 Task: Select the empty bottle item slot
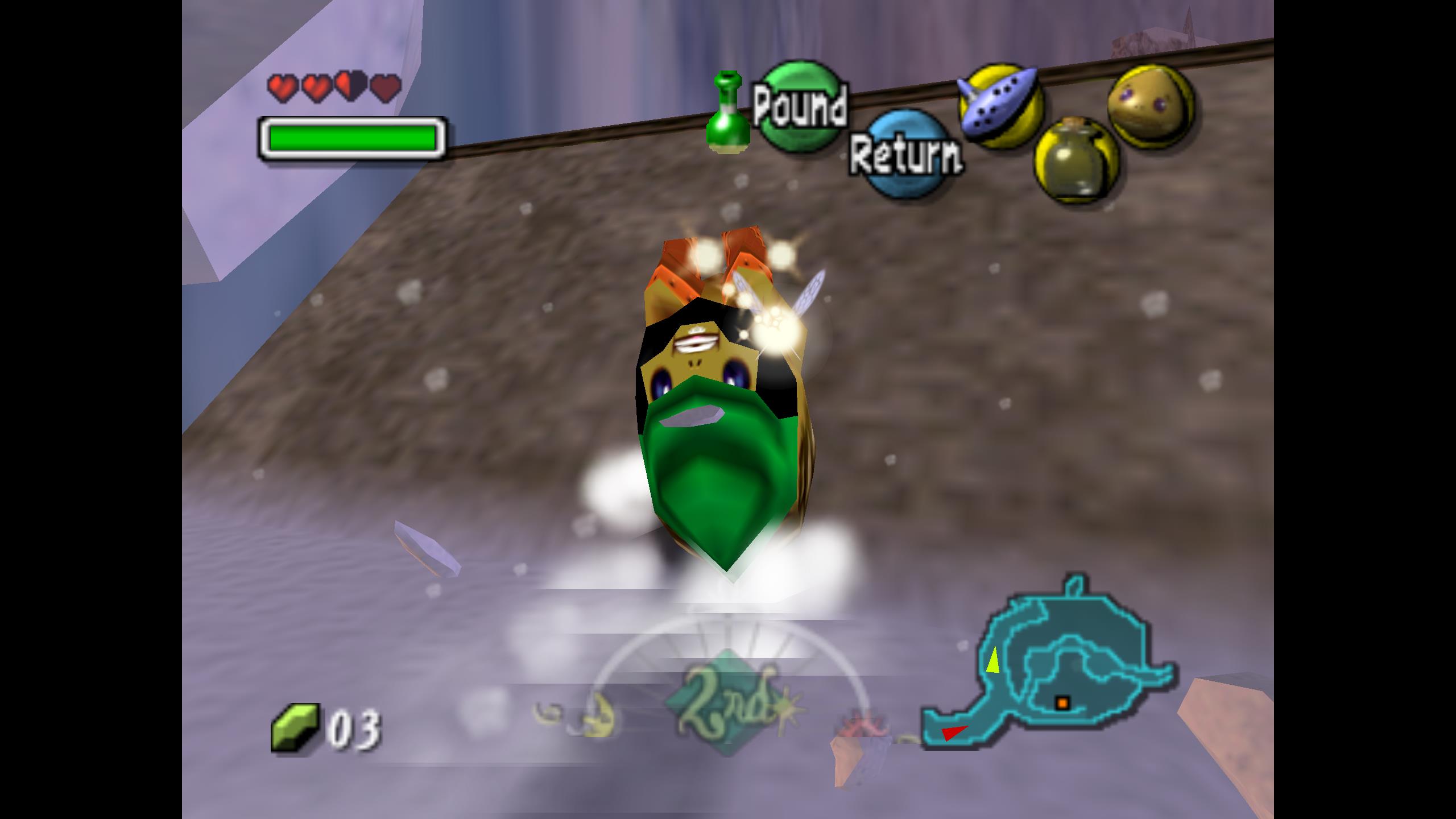click(1077, 160)
